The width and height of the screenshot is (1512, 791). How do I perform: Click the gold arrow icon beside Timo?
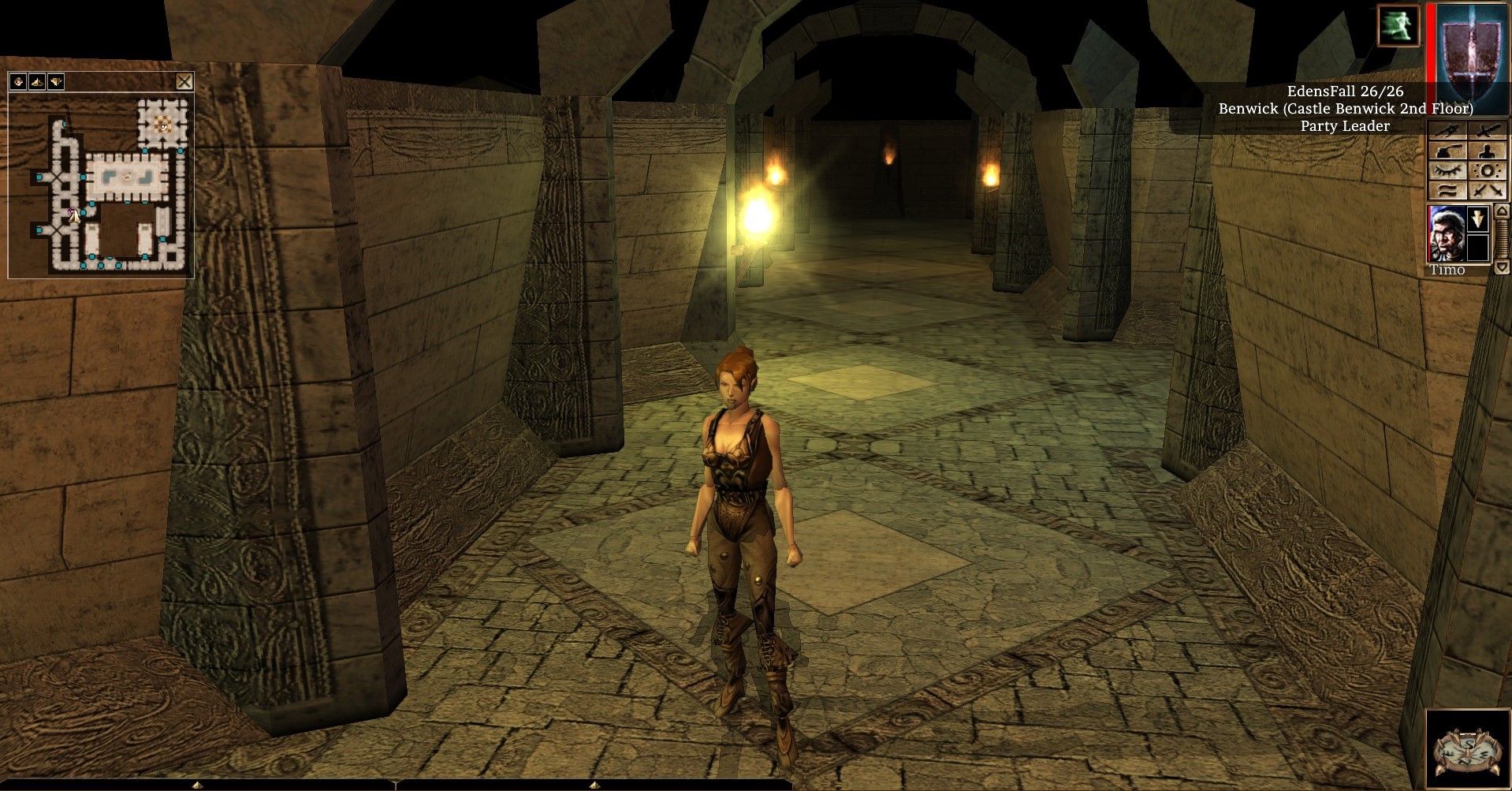(x=1478, y=218)
